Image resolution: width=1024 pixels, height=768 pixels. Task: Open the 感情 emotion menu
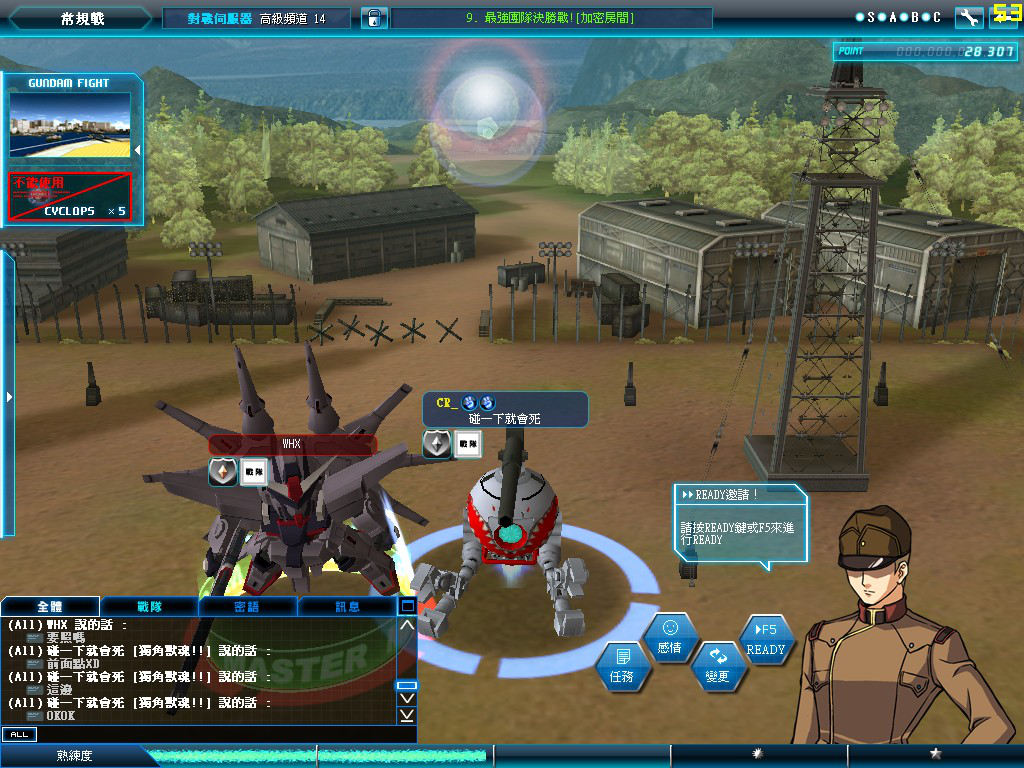point(669,637)
